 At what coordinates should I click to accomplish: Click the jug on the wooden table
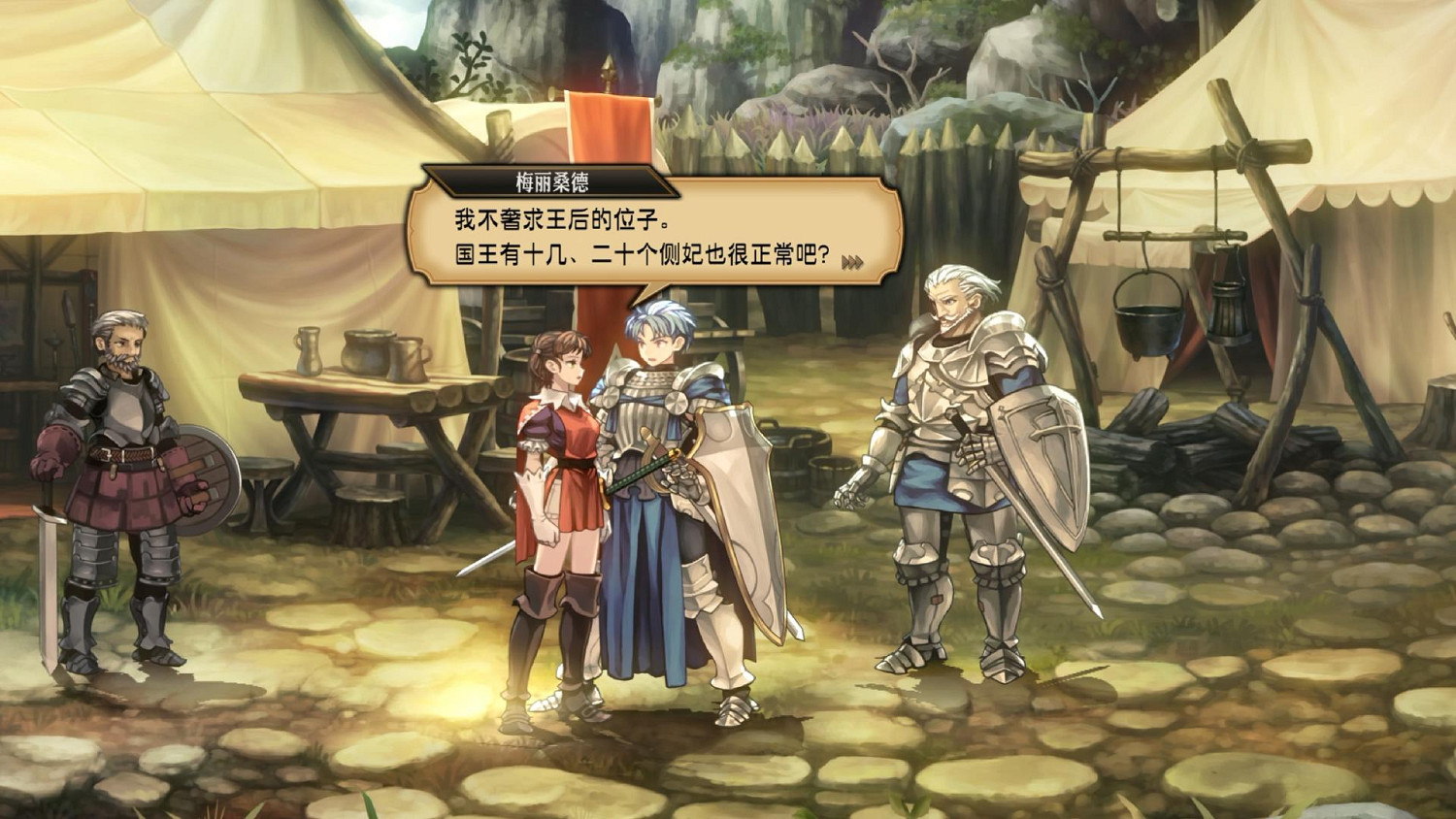click(308, 349)
